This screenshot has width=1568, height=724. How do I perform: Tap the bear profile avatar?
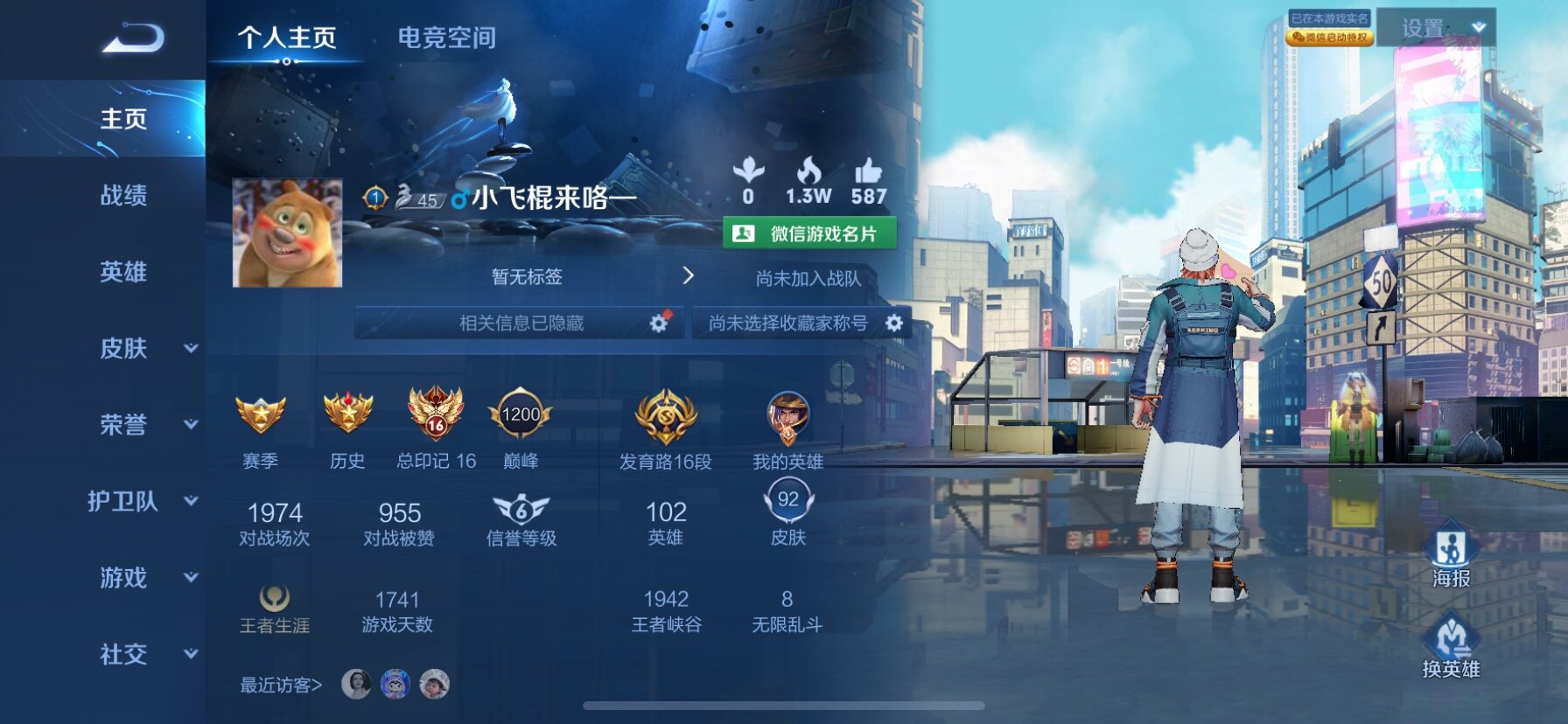tap(287, 233)
